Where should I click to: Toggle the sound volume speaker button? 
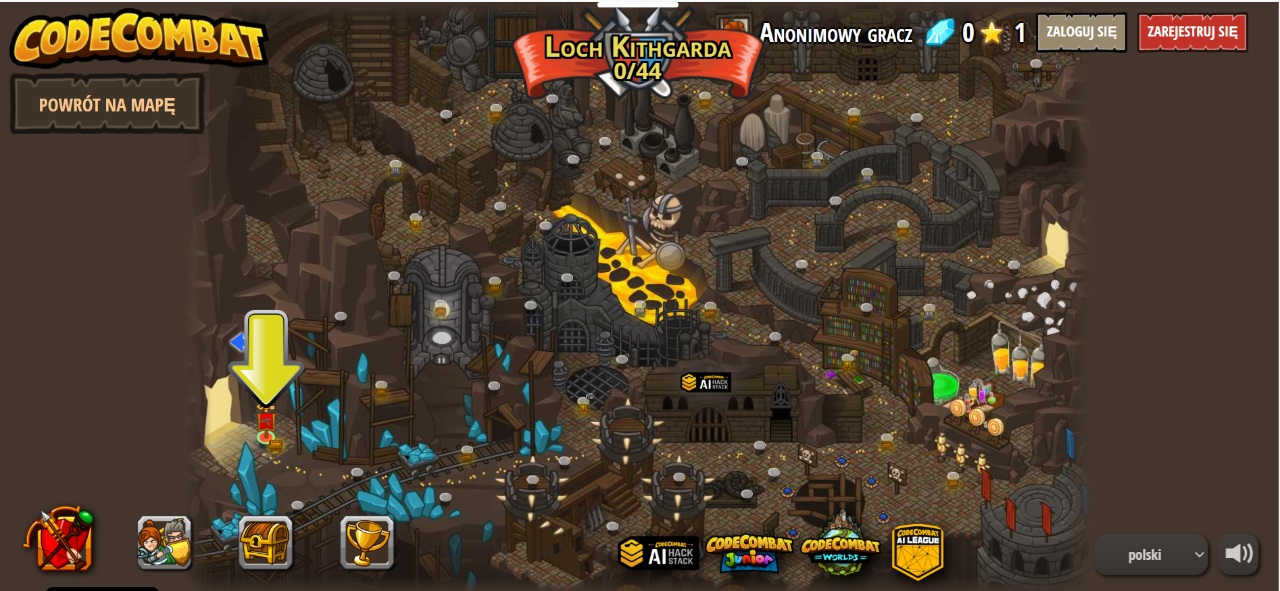pyautogui.click(x=1238, y=554)
